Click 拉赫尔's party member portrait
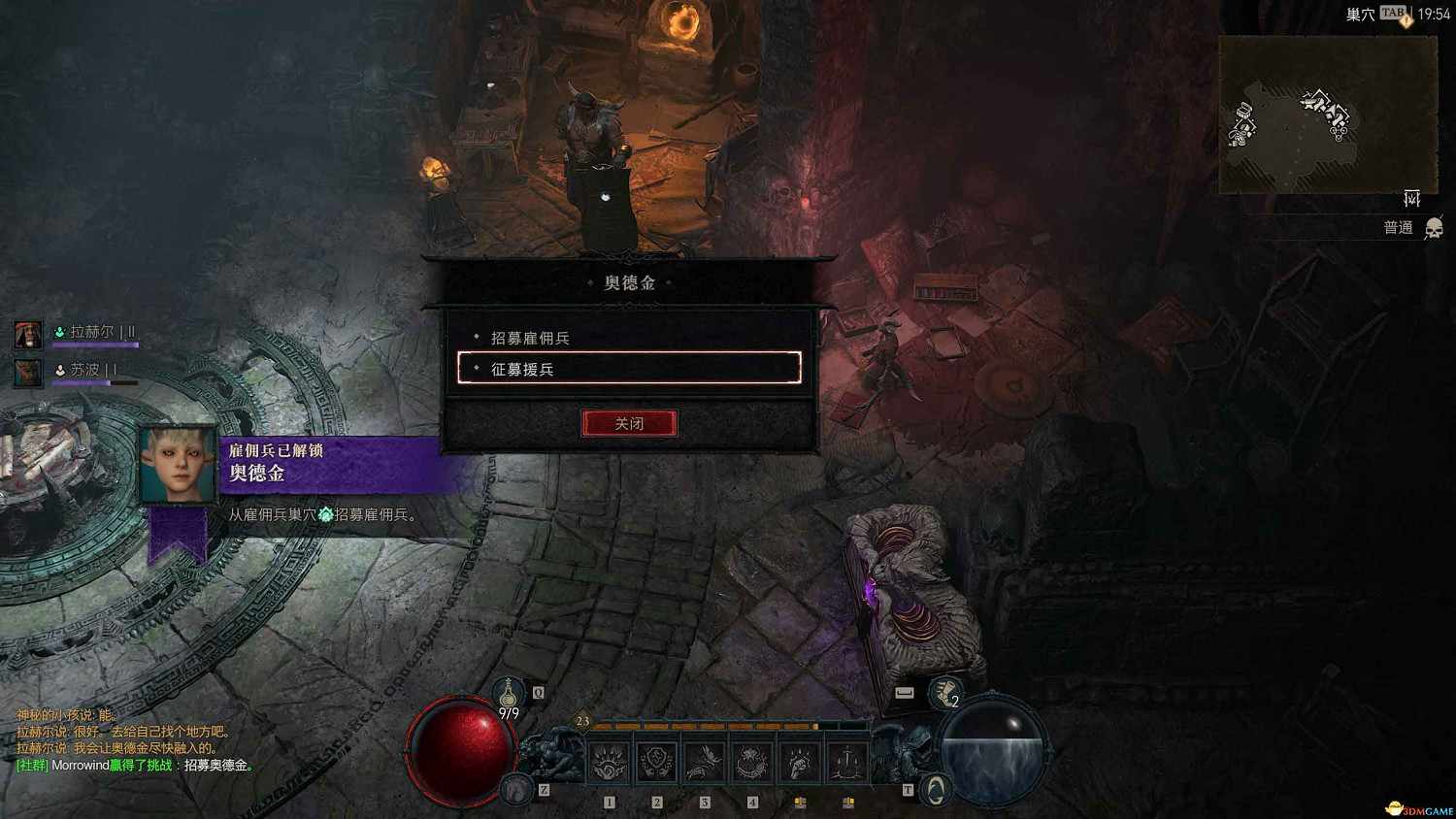 (27, 332)
